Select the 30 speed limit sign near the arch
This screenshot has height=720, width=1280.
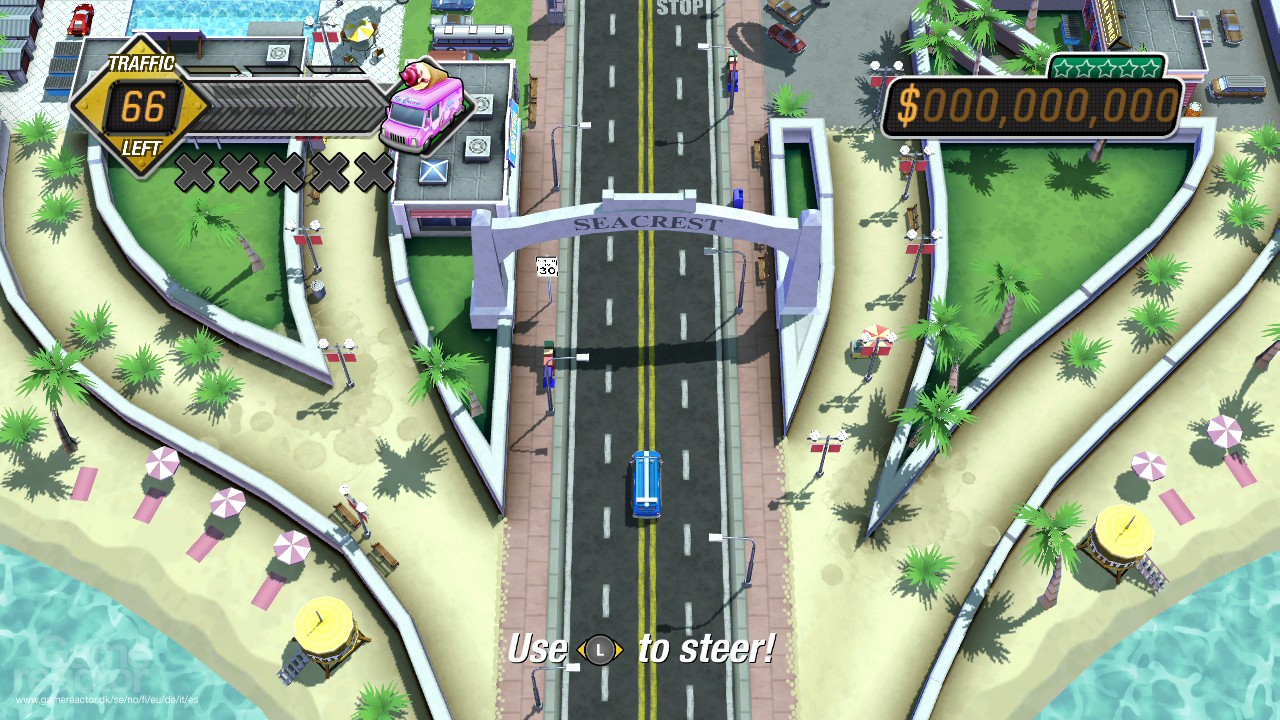pyautogui.click(x=548, y=265)
